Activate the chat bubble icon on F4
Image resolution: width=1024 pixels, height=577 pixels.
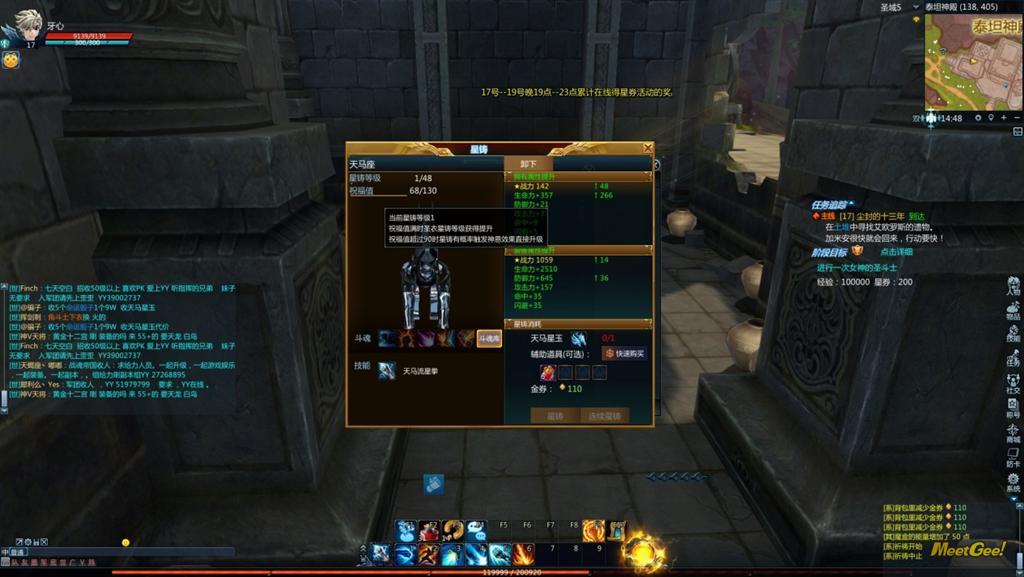pos(476,531)
